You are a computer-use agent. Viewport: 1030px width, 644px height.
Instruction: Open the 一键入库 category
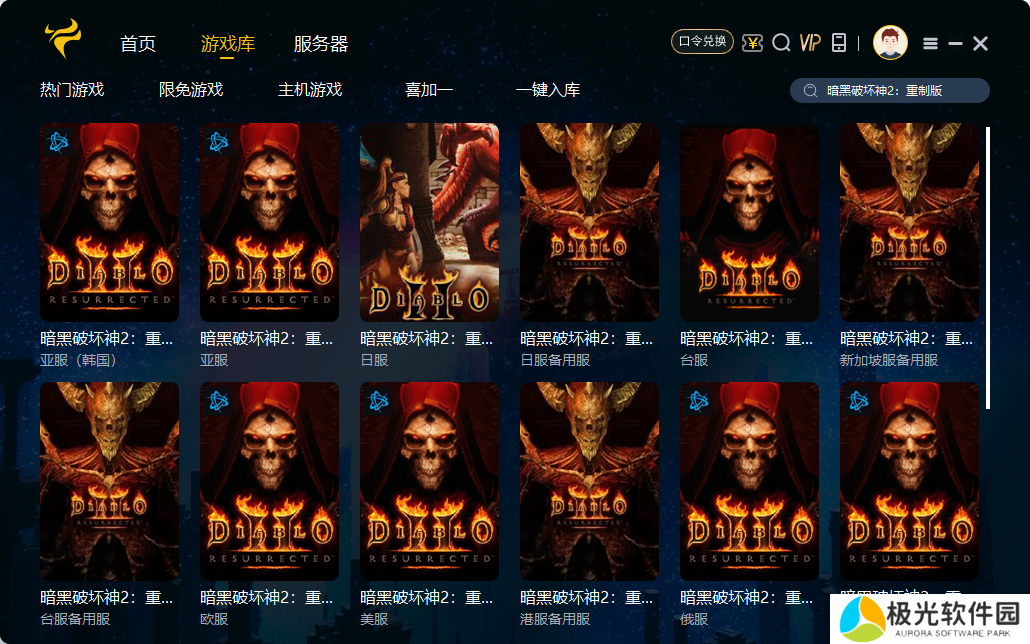[548, 90]
